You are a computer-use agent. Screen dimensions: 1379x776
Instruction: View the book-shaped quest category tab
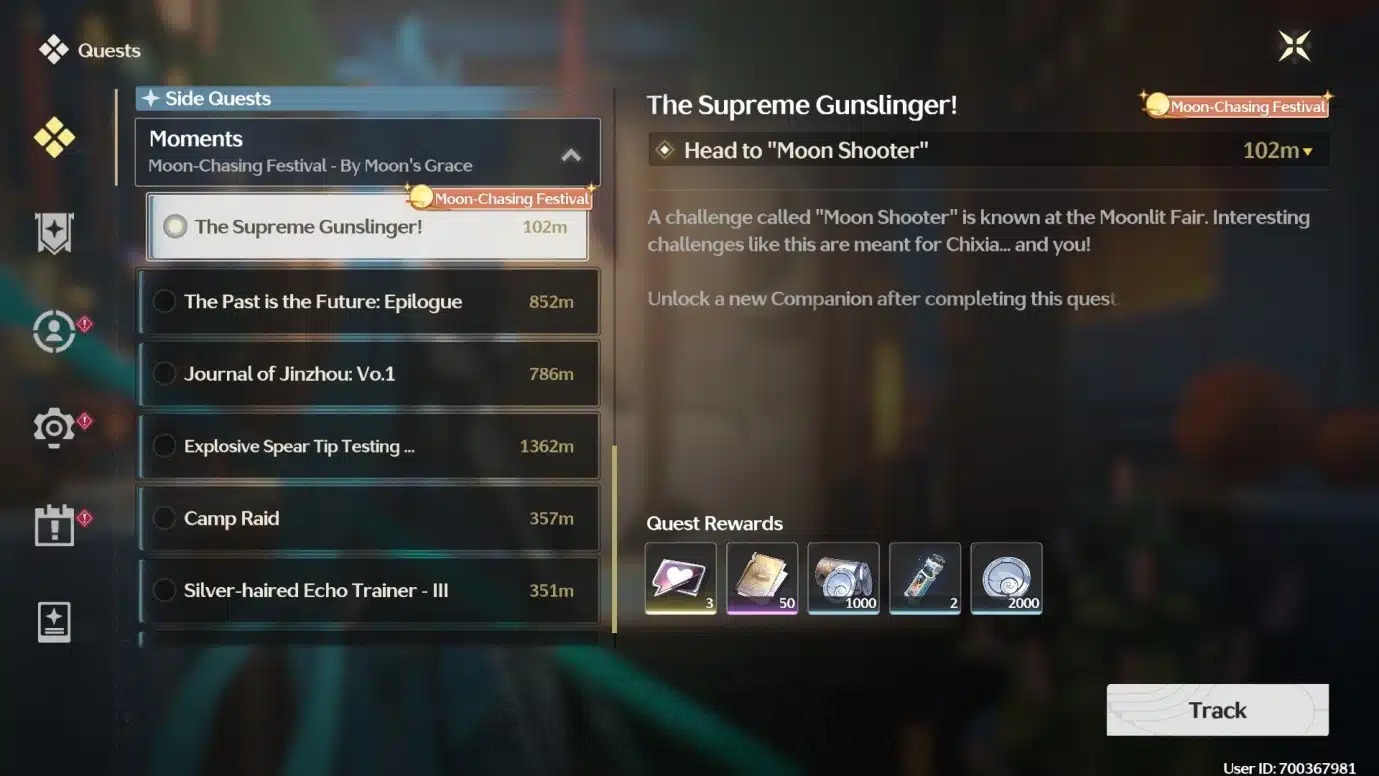[54, 622]
